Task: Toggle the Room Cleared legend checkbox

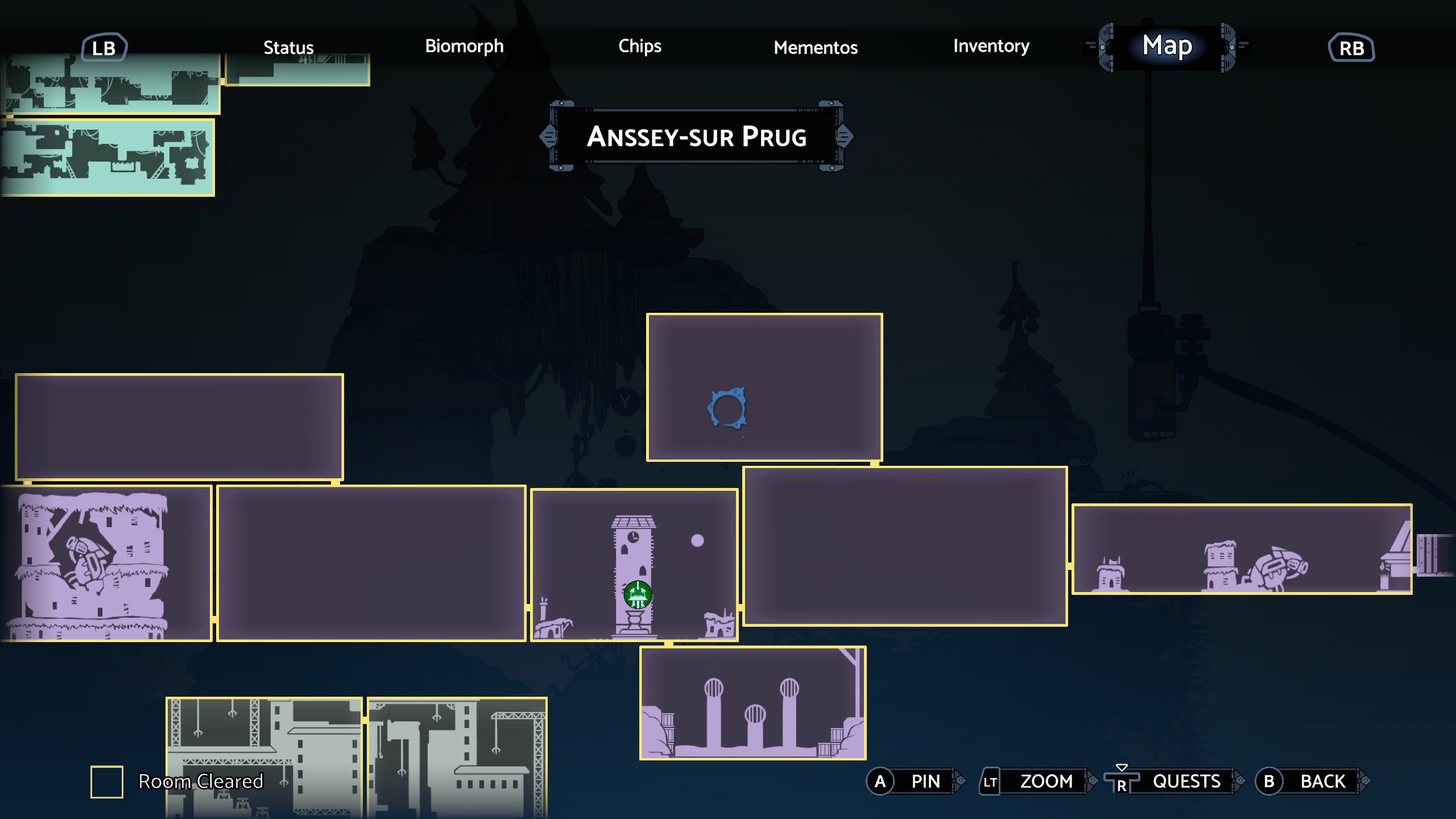Action: 108,781
